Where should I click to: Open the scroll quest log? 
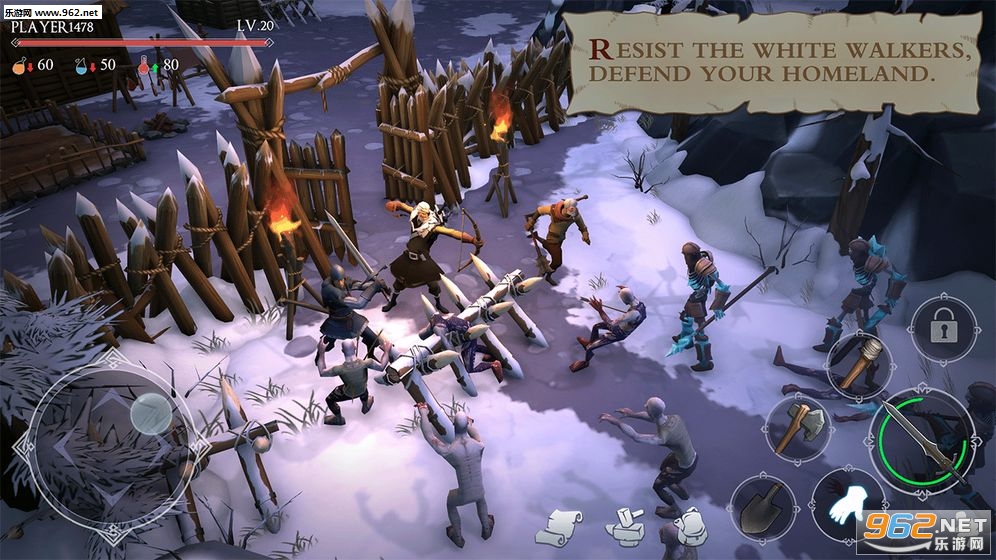point(565,526)
